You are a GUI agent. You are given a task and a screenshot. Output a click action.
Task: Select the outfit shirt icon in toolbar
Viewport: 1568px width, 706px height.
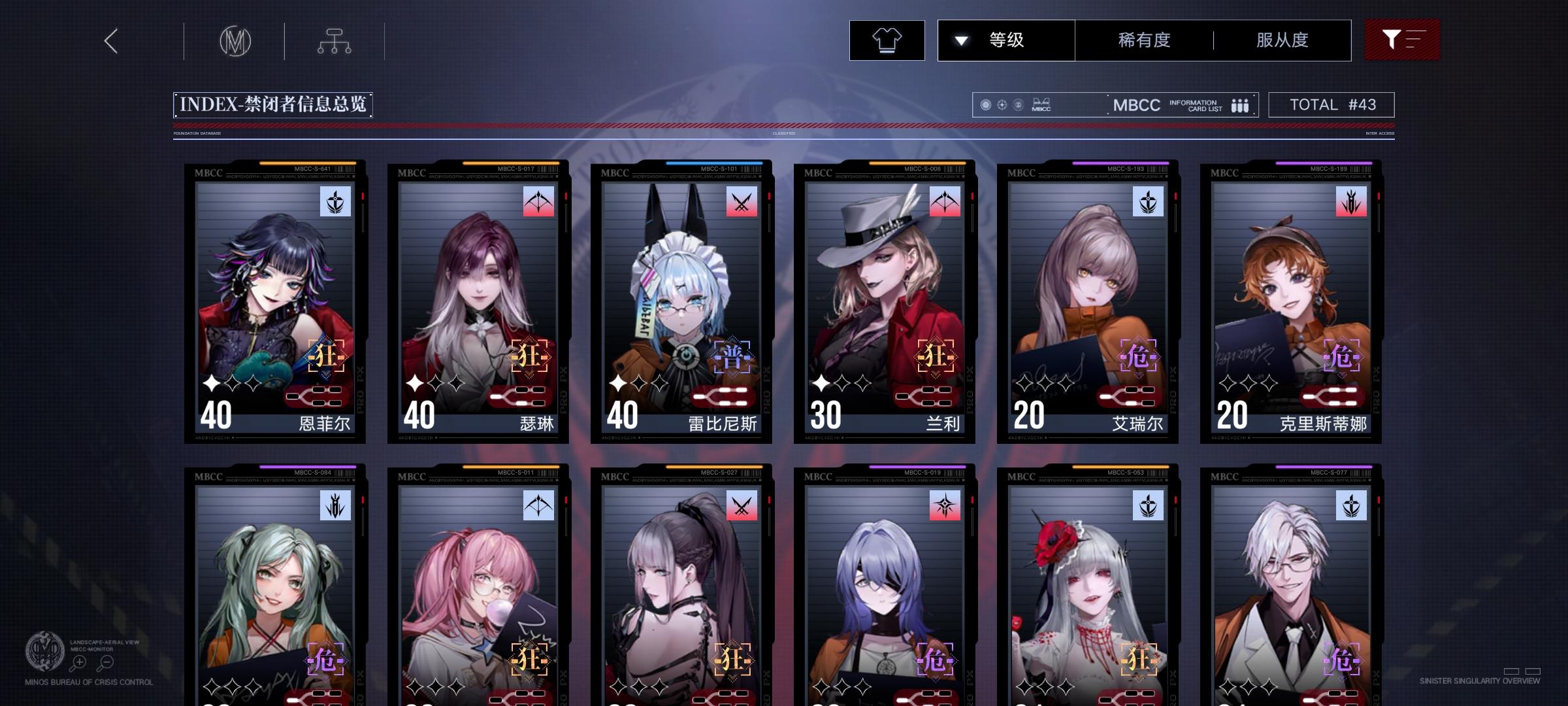point(887,40)
